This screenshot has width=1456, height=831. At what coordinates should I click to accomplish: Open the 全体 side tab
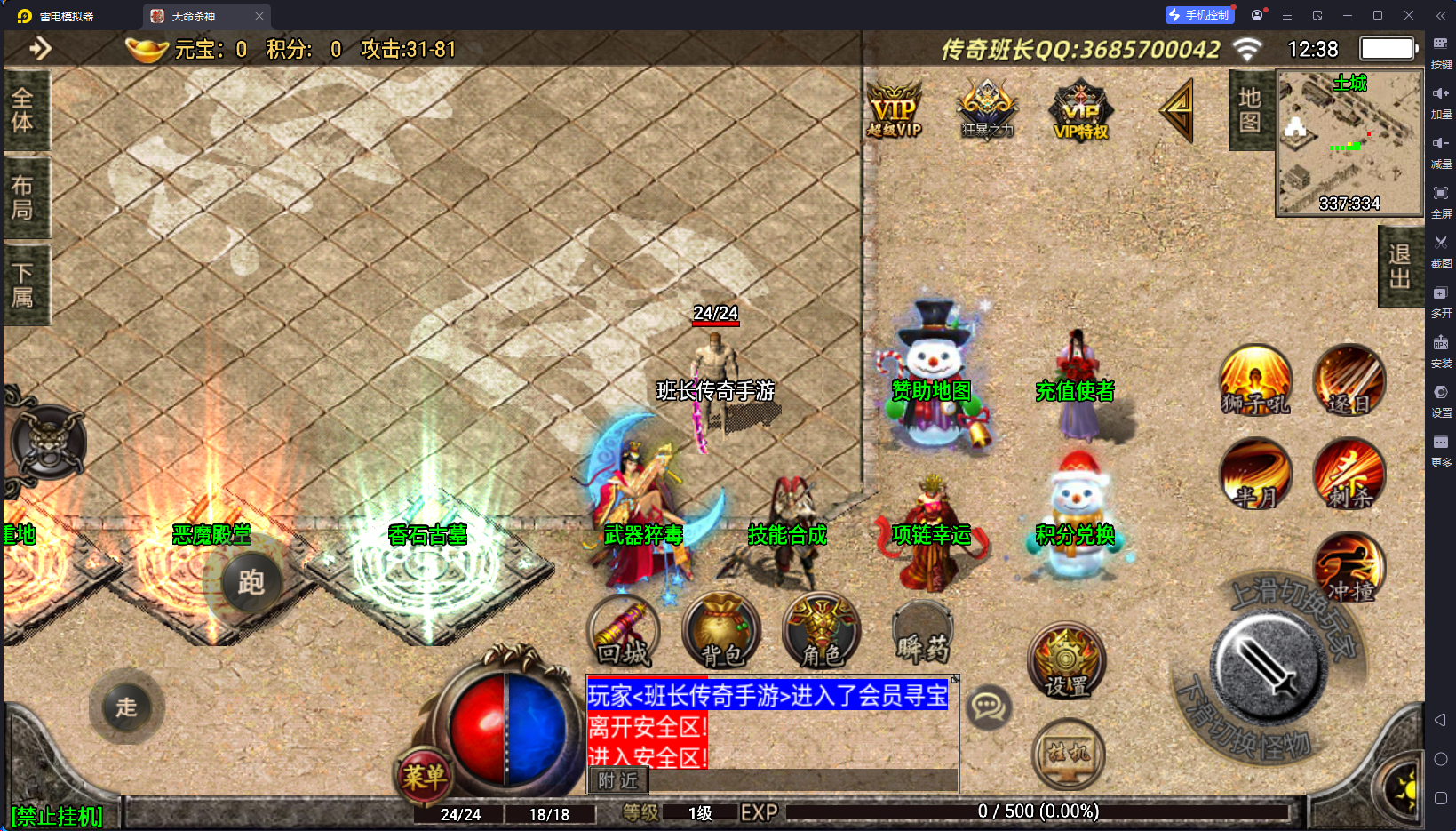(x=24, y=110)
